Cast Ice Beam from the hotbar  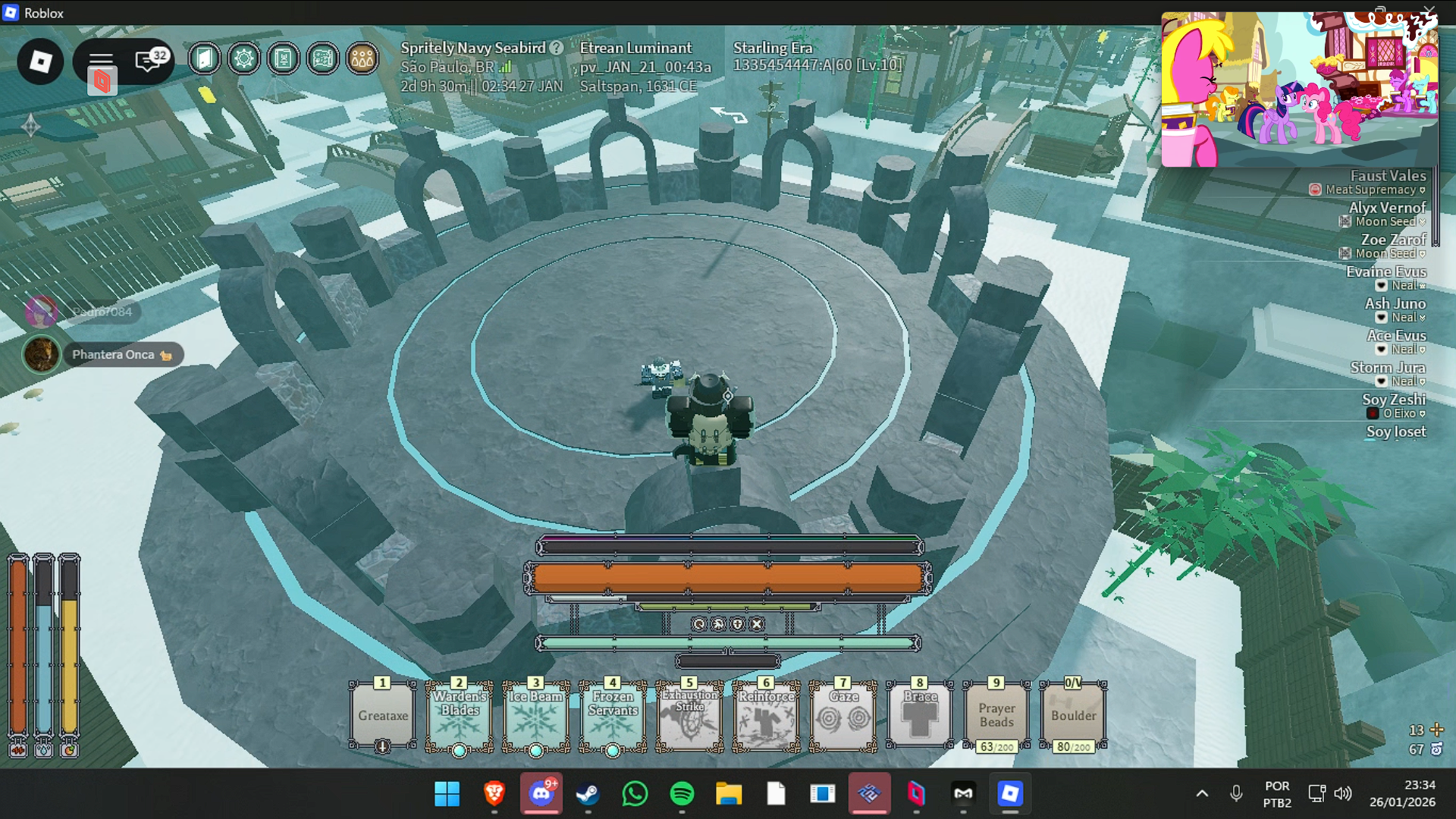coord(536,715)
